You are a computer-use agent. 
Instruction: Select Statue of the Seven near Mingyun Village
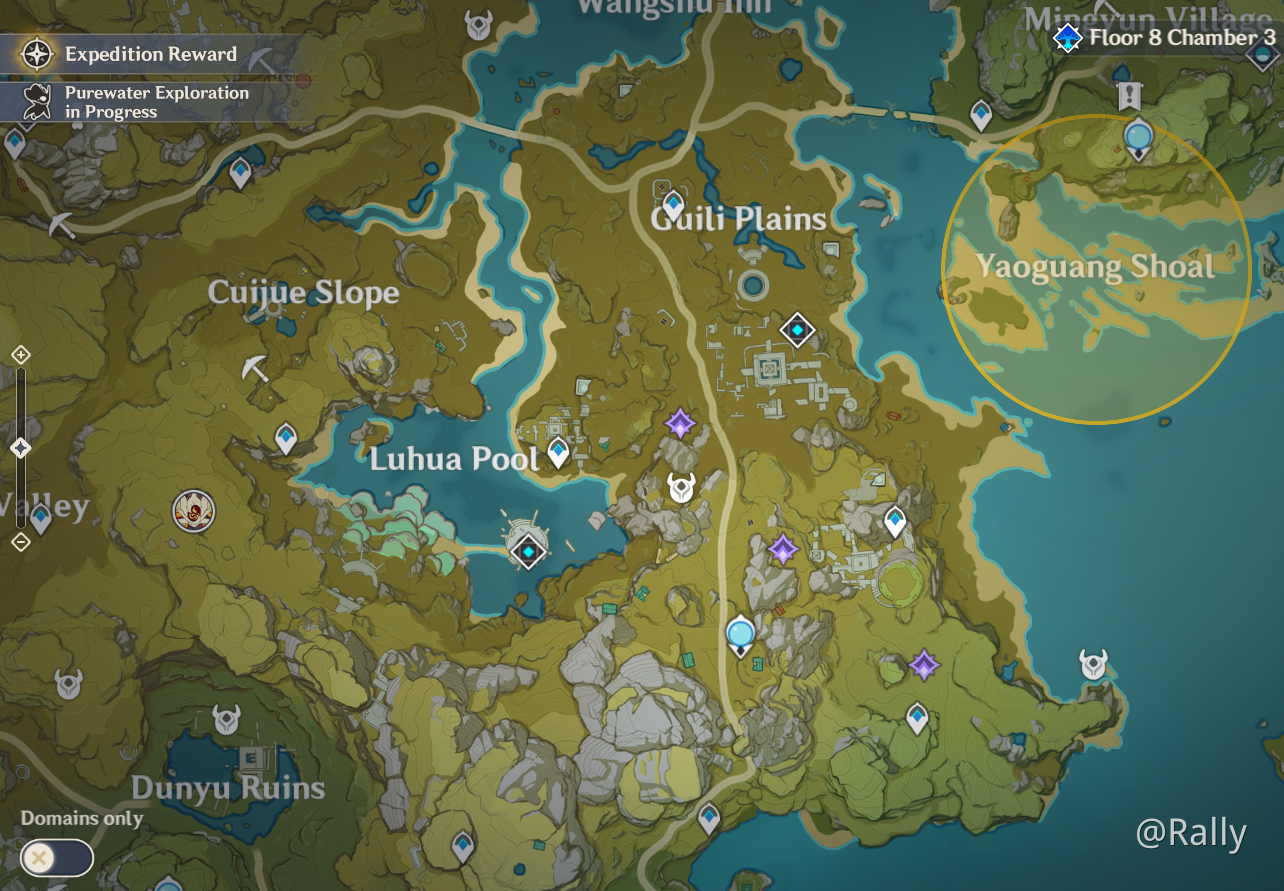pyautogui.click(x=1138, y=138)
